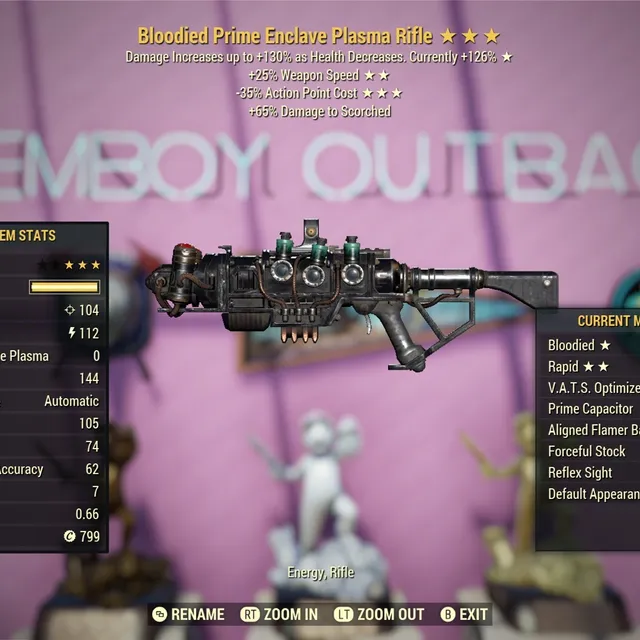Select Zoom Out on the weapon preview

[x=379, y=614]
